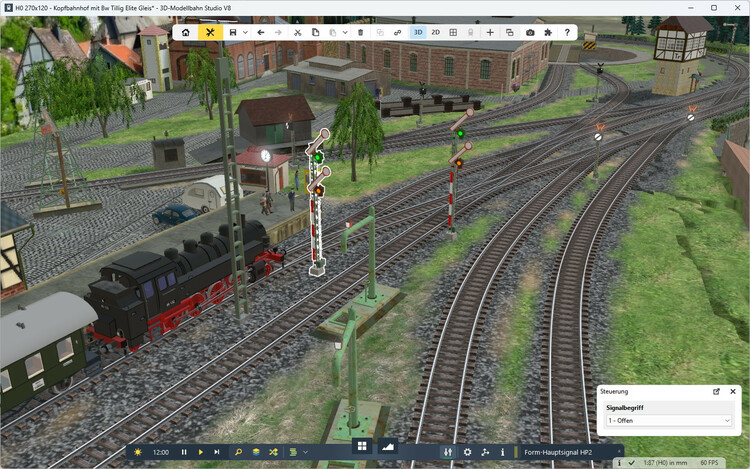The height and width of the screenshot is (469, 750).
Task: Open the magnifier search tool in bottom bar
Action: point(238,452)
